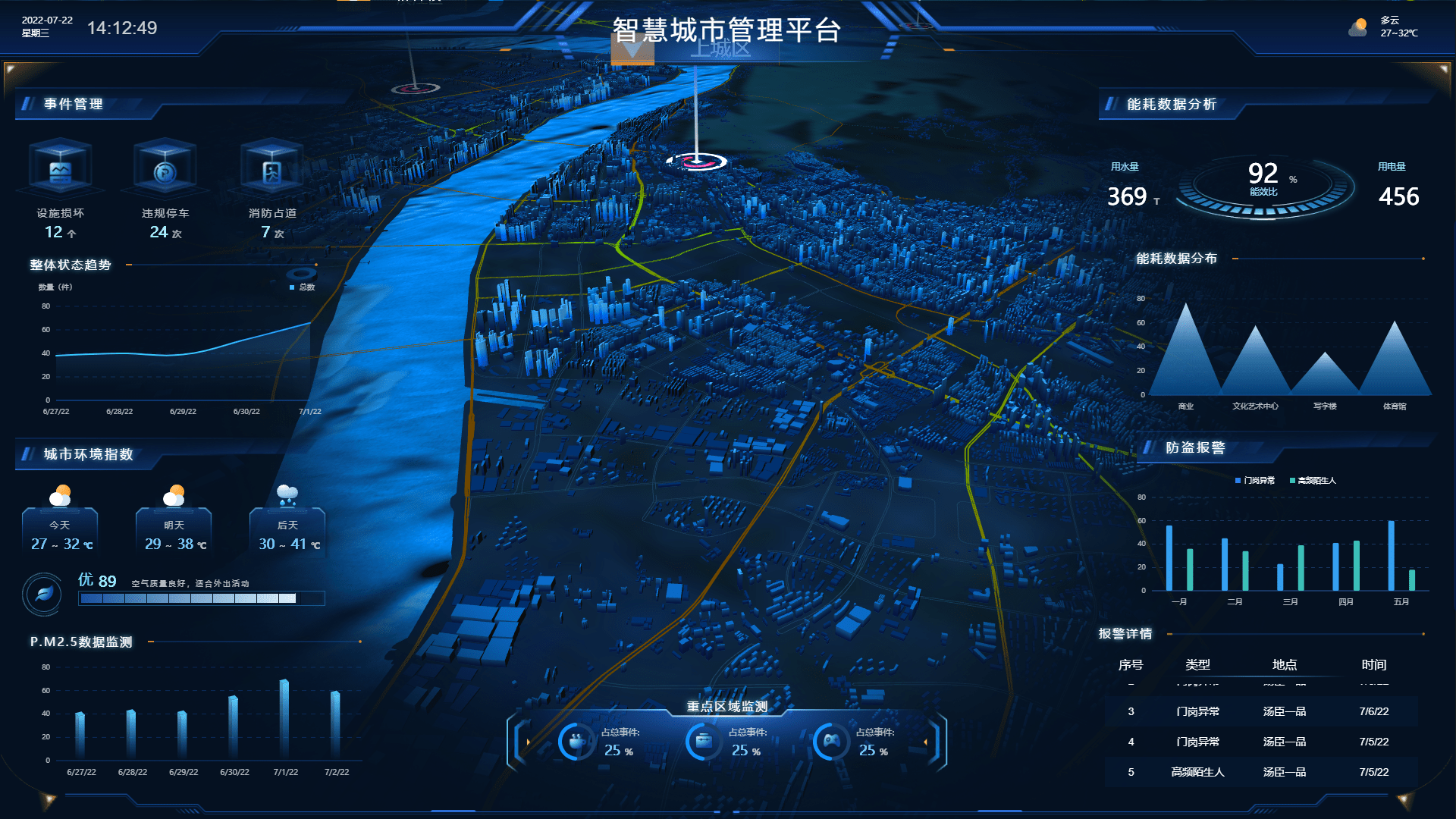The width and height of the screenshot is (1456, 819).
Task: Click the coffee cup monitoring icon
Action: (577, 741)
